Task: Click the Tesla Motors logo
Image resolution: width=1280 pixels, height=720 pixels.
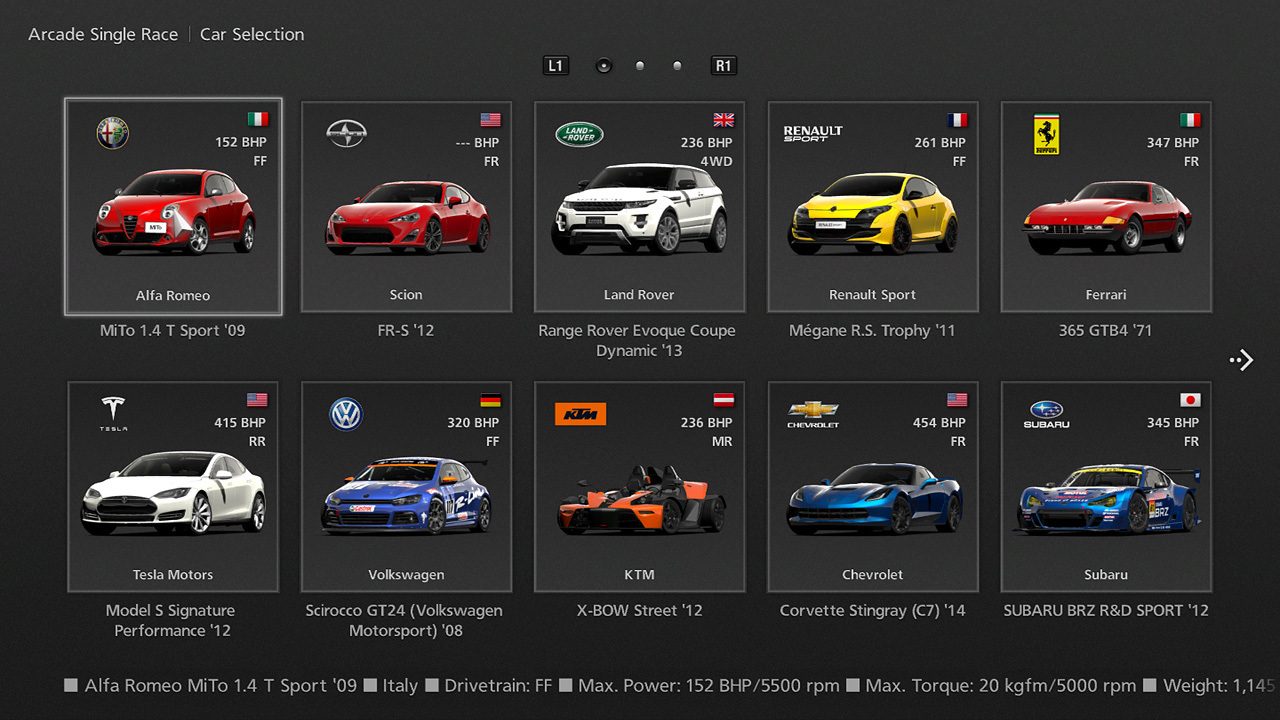Action: 112,413
